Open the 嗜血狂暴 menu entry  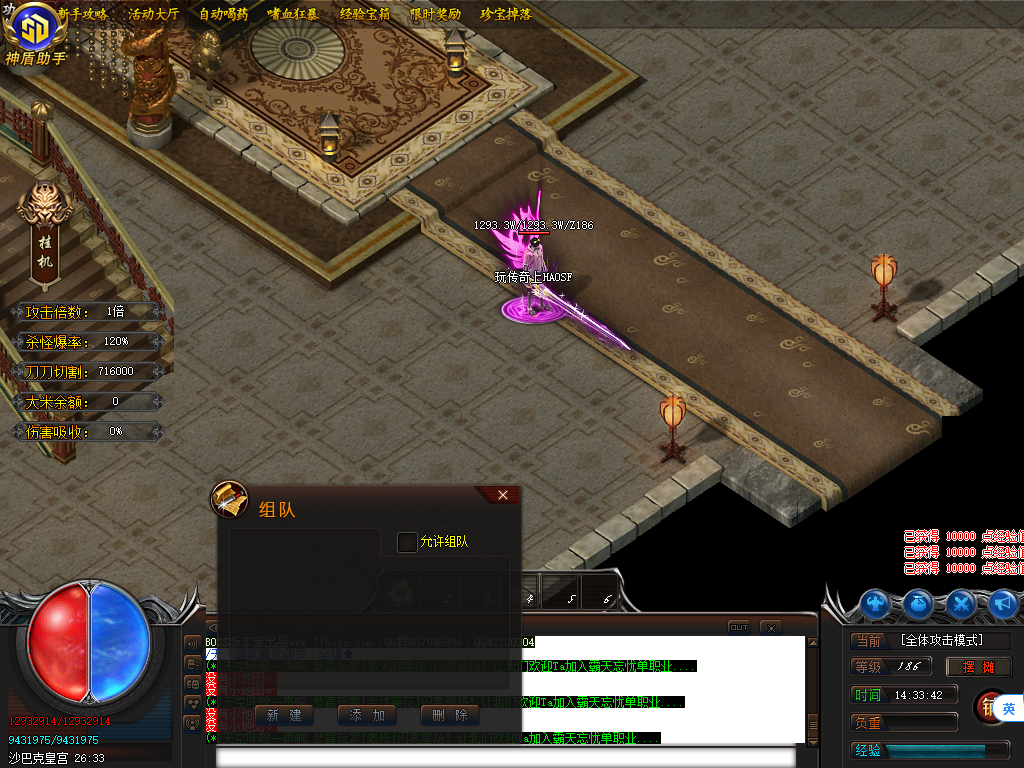(x=293, y=15)
